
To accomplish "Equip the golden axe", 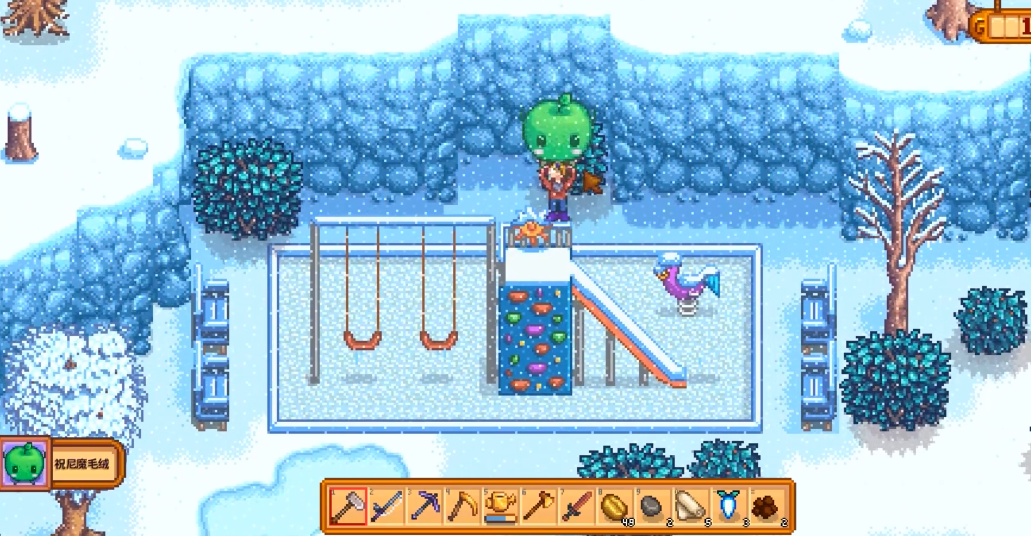I will (538, 505).
